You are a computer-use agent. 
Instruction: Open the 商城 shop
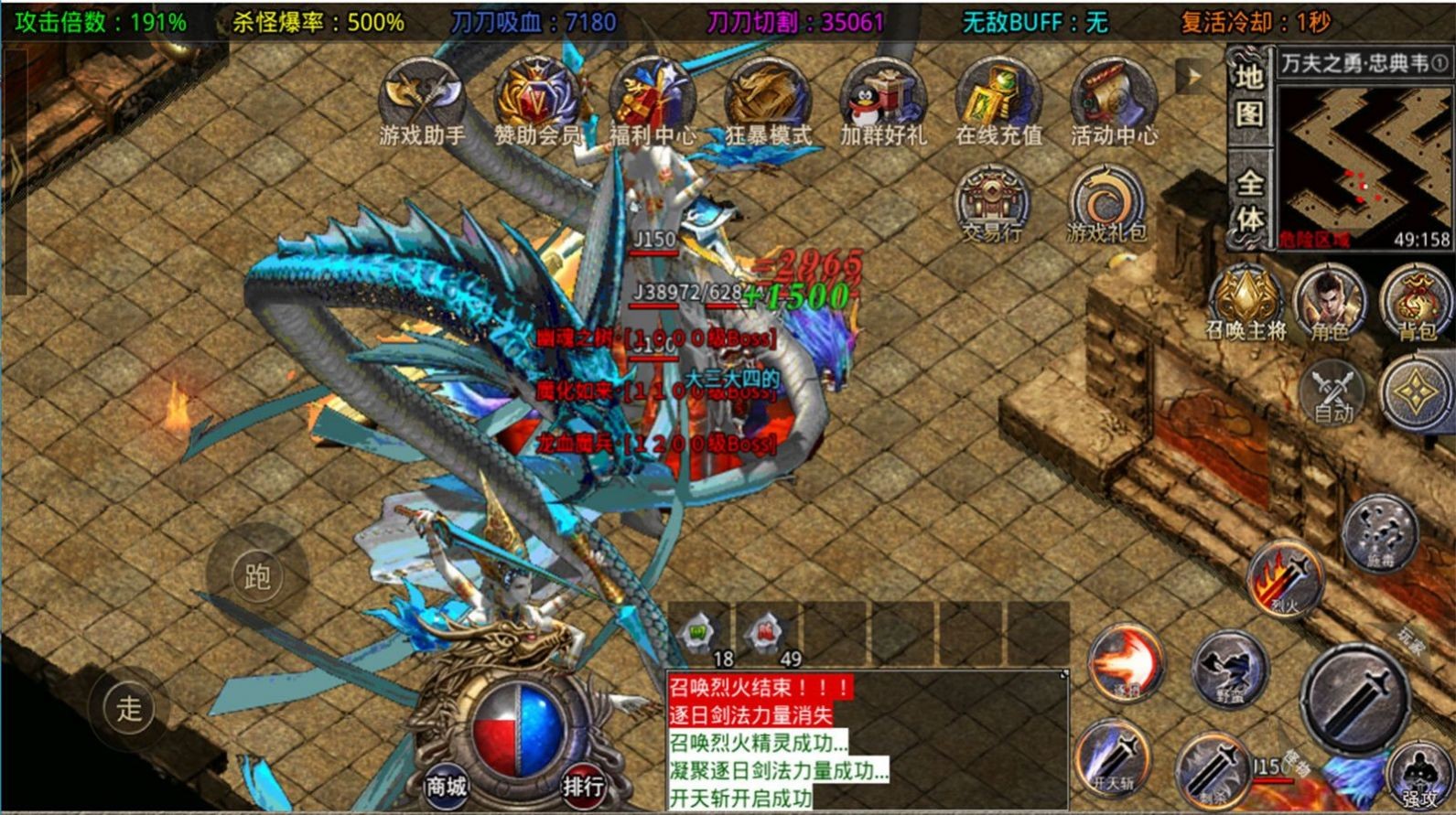[x=446, y=785]
